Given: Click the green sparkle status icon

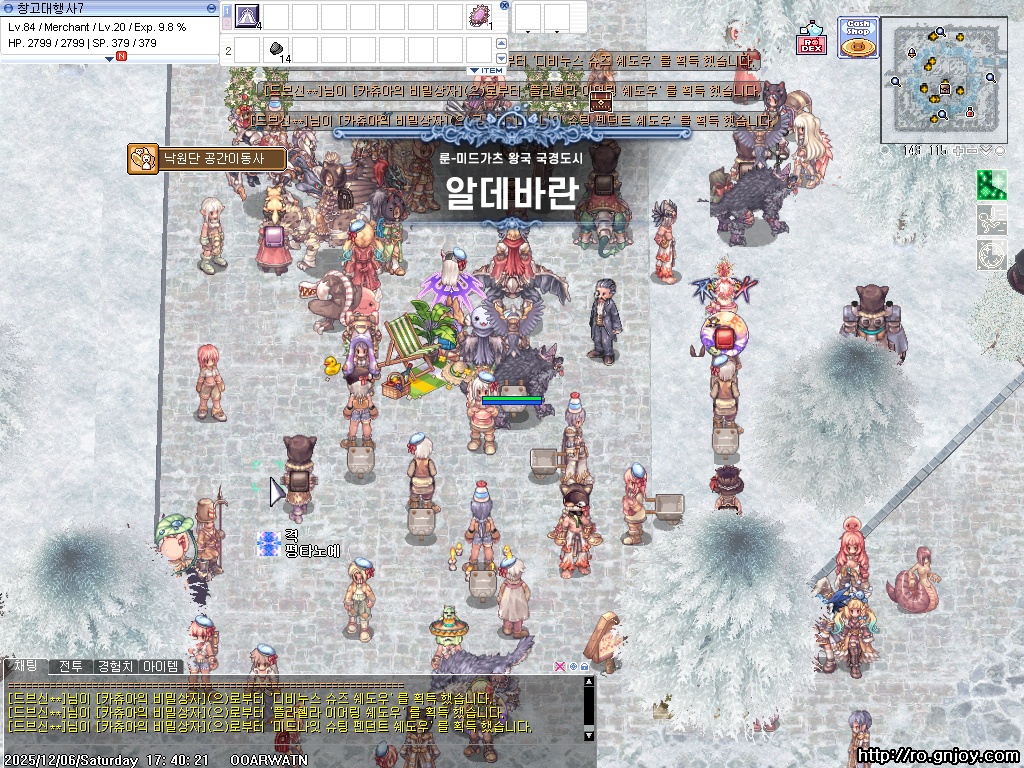Looking at the screenshot, I should pos(991,185).
